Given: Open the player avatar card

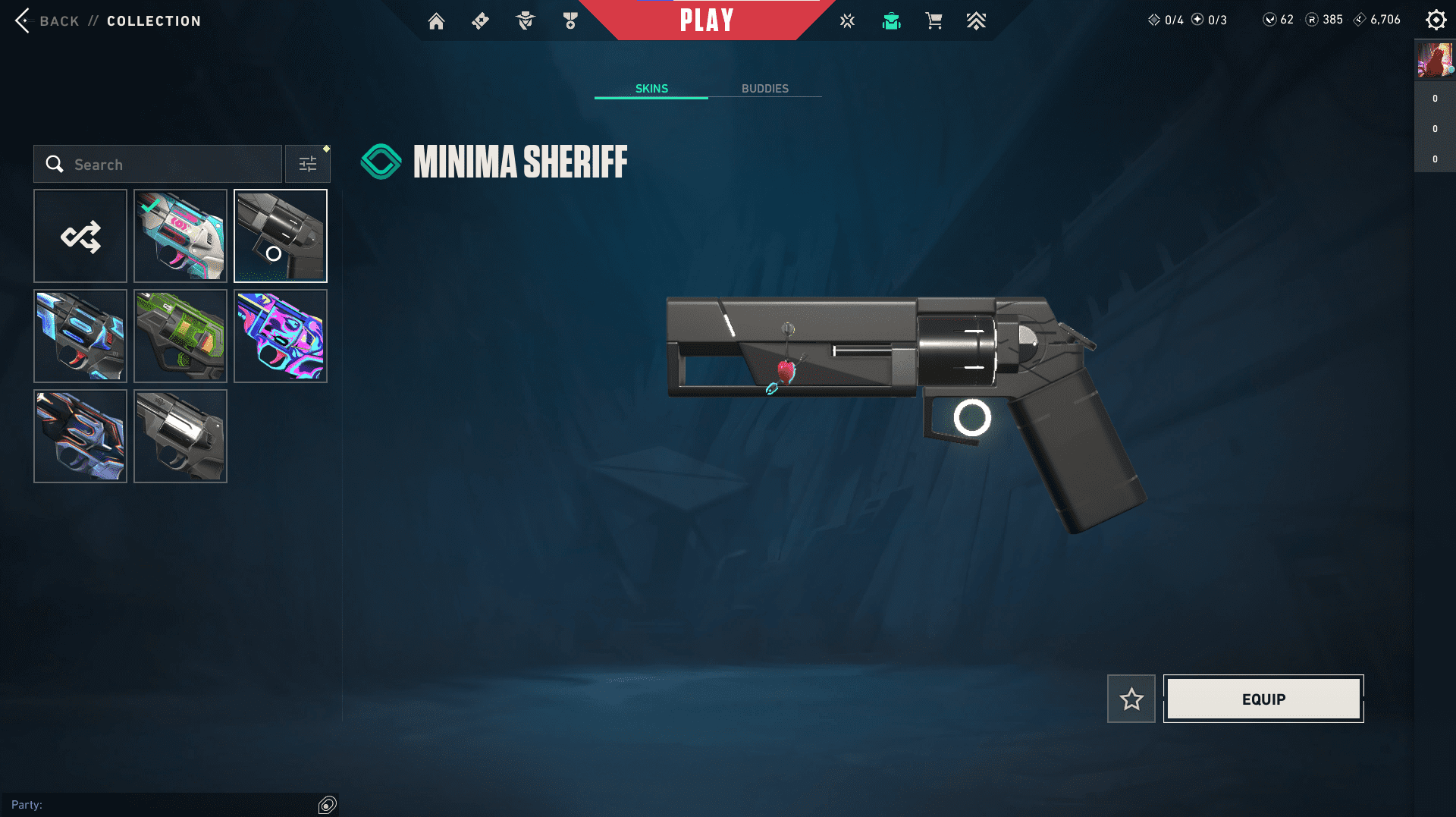Looking at the screenshot, I should [1435, 60].
